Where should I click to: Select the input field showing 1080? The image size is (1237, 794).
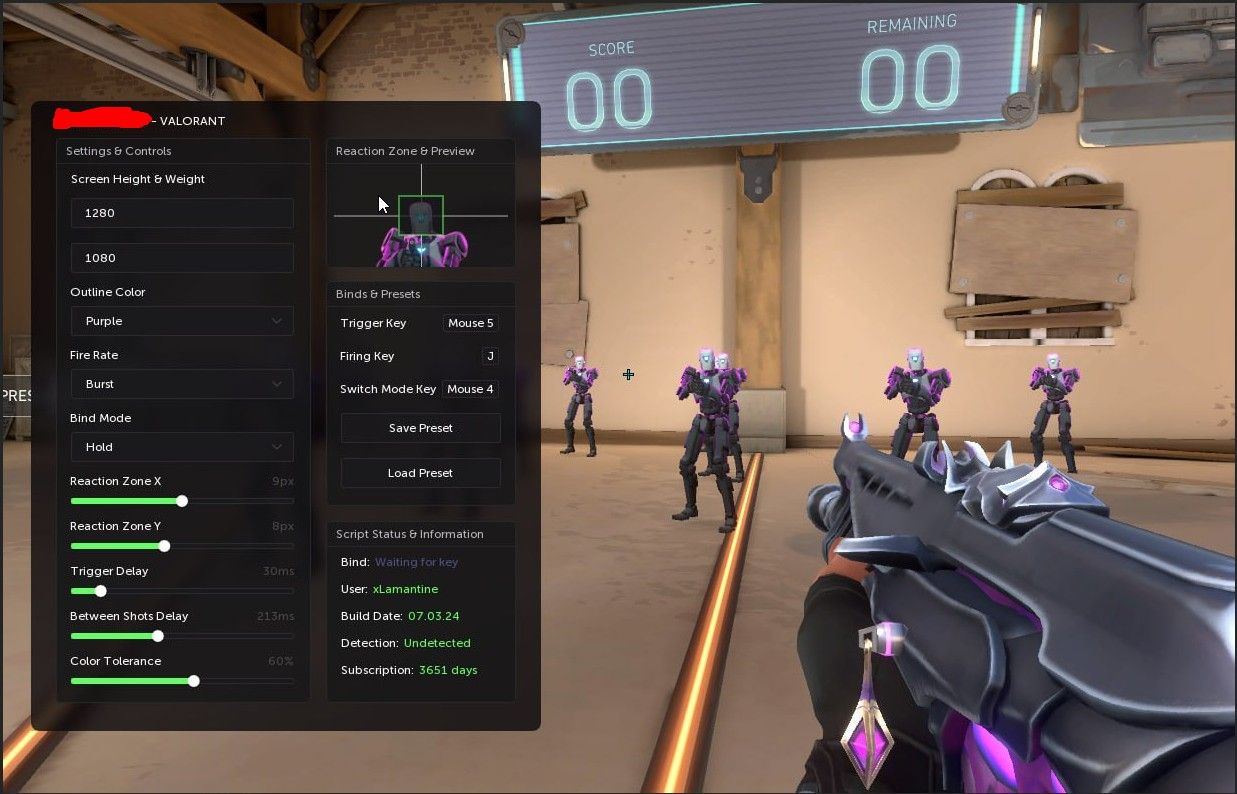coord(182,258)
